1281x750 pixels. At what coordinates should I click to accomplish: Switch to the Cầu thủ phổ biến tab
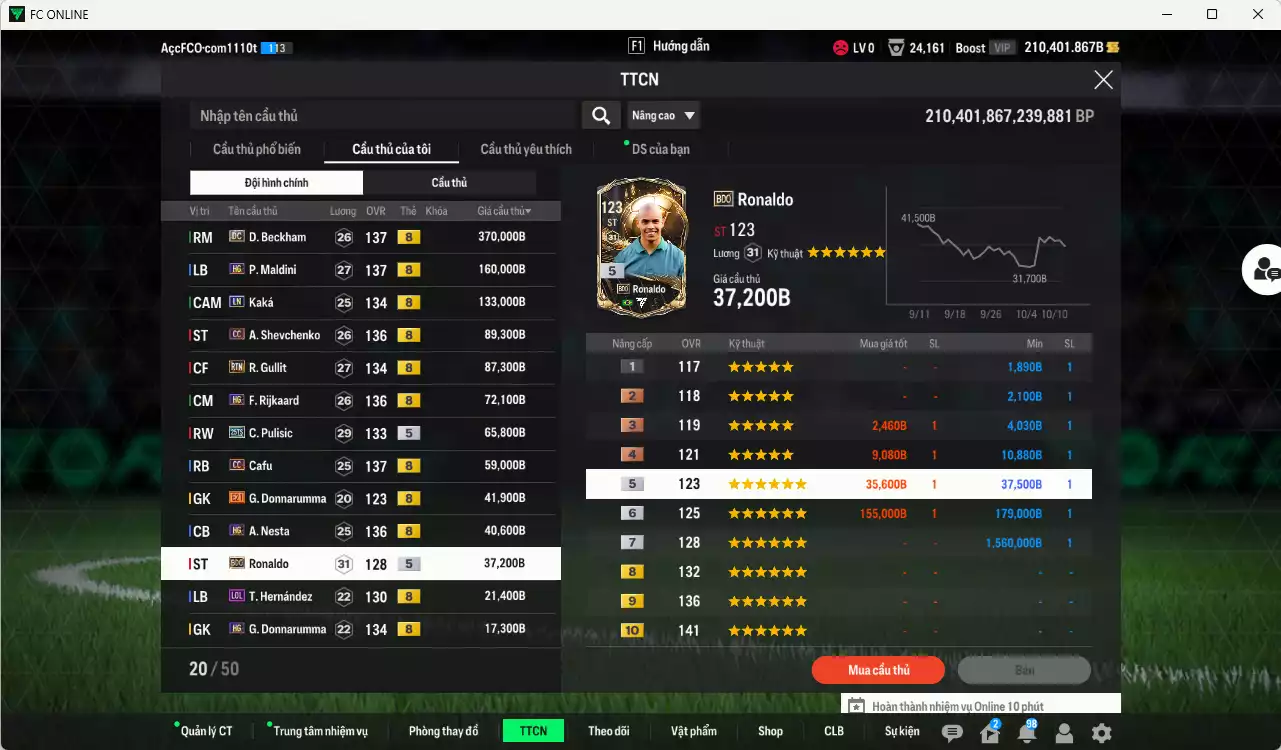click(x=255, y=149)
